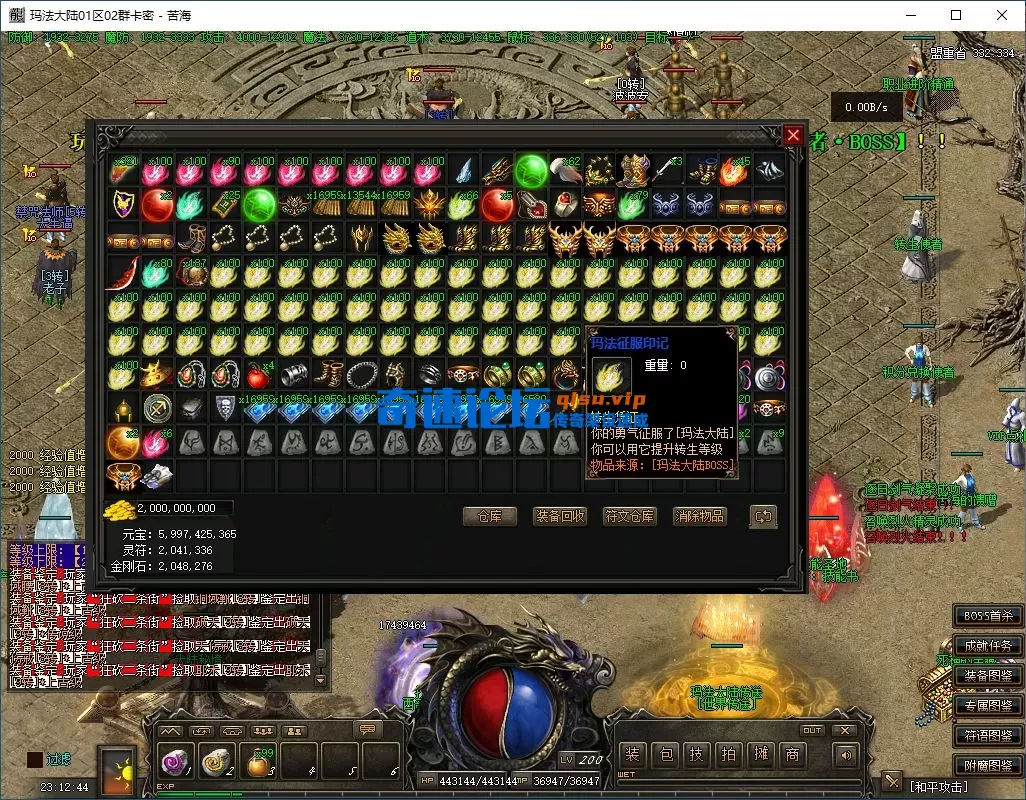1026x800 pixels.
Task: Open the 成就任务 achievement quests
Action: pyautogui.click(x=987, y=646)
